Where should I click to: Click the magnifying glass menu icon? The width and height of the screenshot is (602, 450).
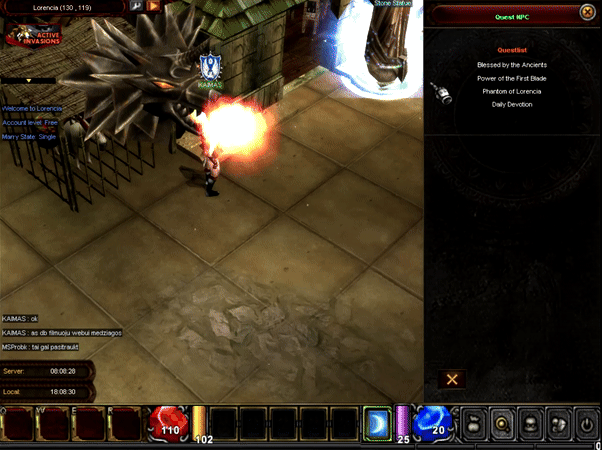tap(503, 424)
